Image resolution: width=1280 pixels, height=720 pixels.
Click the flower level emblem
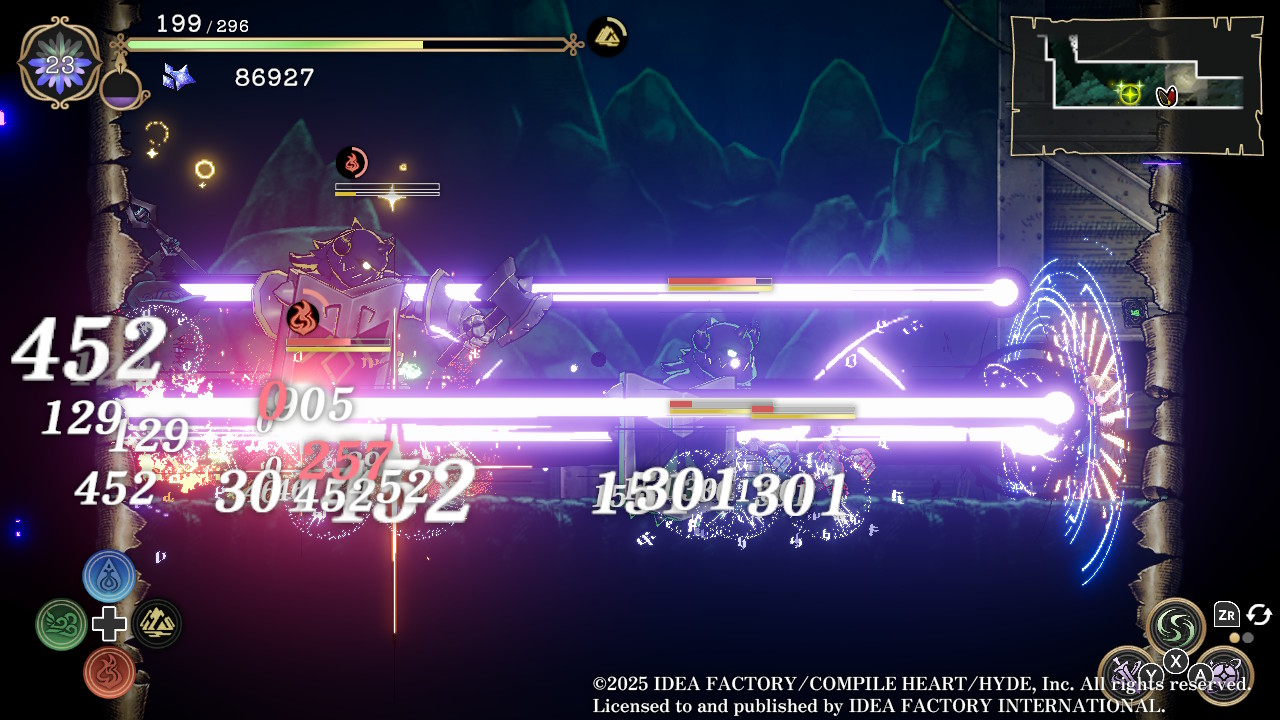[60, 63]
